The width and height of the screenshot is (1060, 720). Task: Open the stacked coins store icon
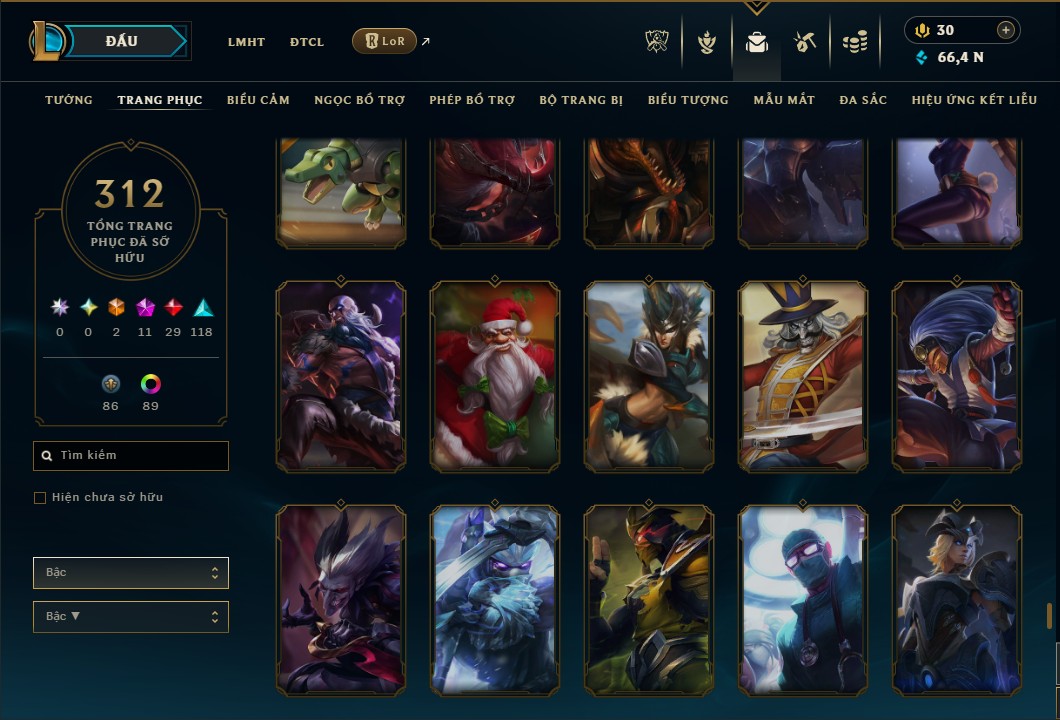point(854,42)
